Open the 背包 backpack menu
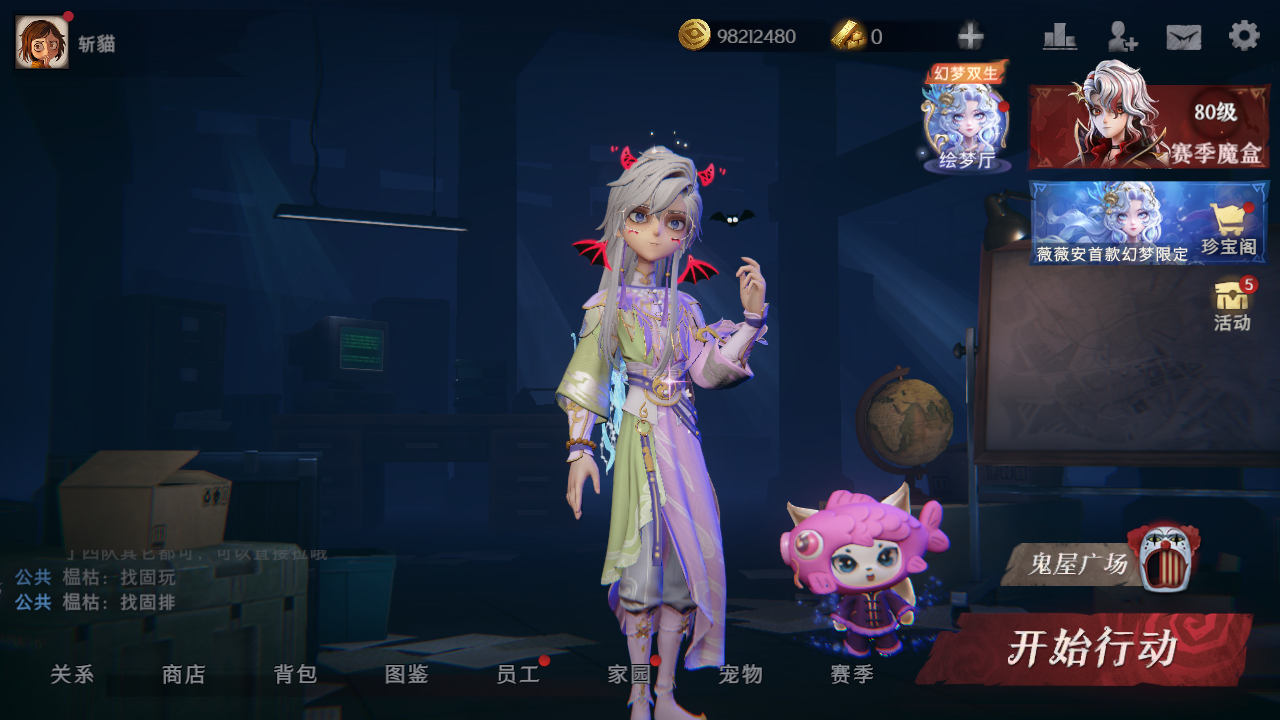 pyautogui.click(x=295, y=675)
